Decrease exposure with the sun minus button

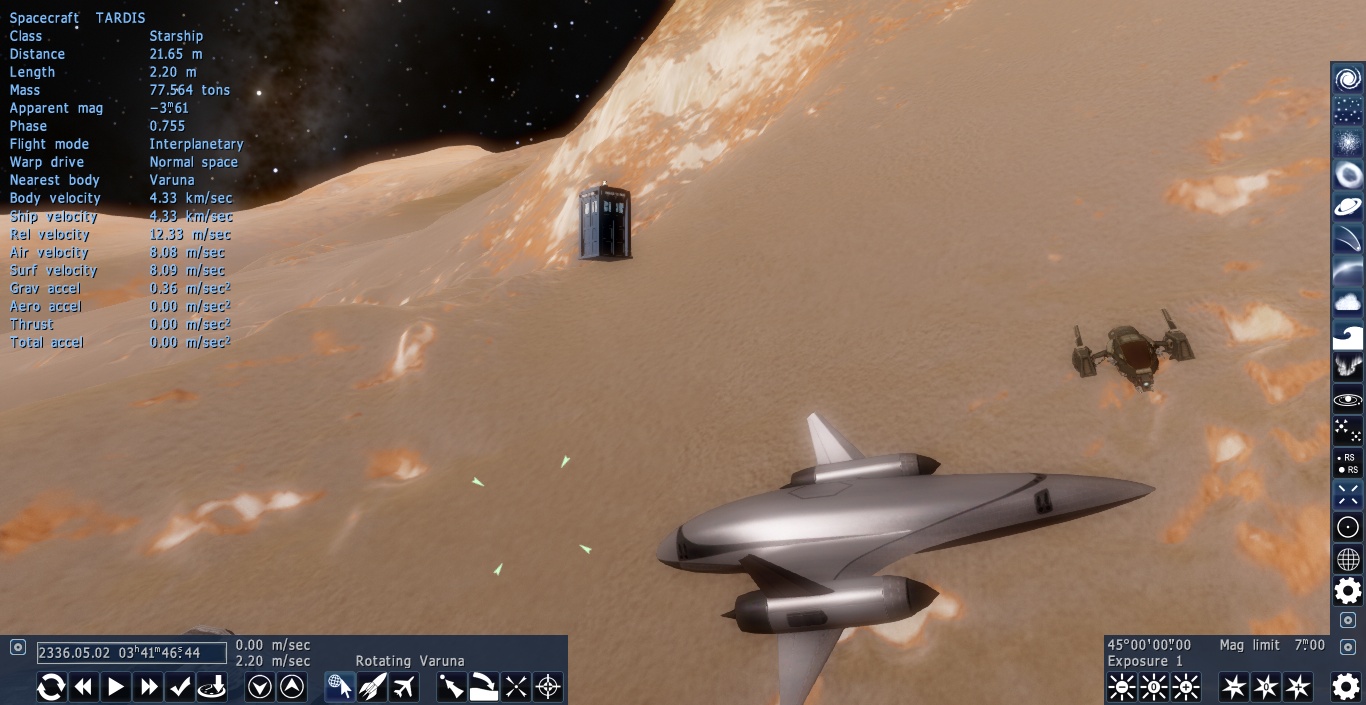pyautogui.click(x=1122, y=687)
